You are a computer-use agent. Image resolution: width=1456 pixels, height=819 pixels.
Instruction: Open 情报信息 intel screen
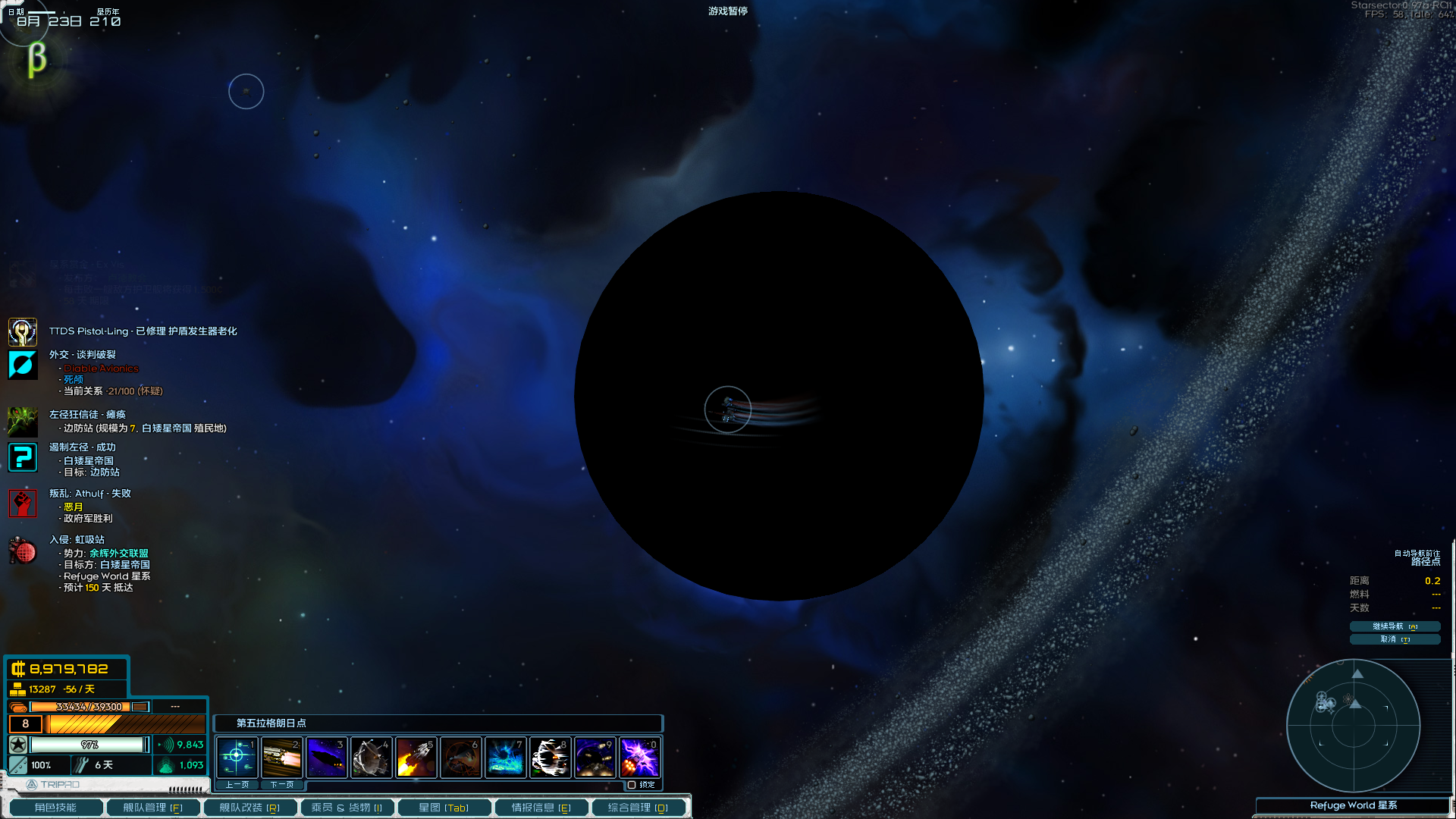coord(541,808)
